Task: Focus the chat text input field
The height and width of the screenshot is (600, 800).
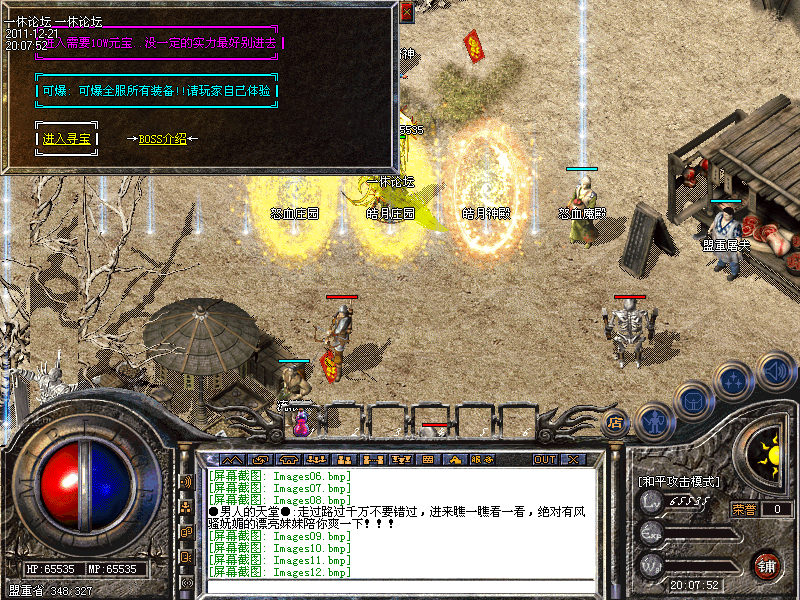Action: click(x=400, y=587)
